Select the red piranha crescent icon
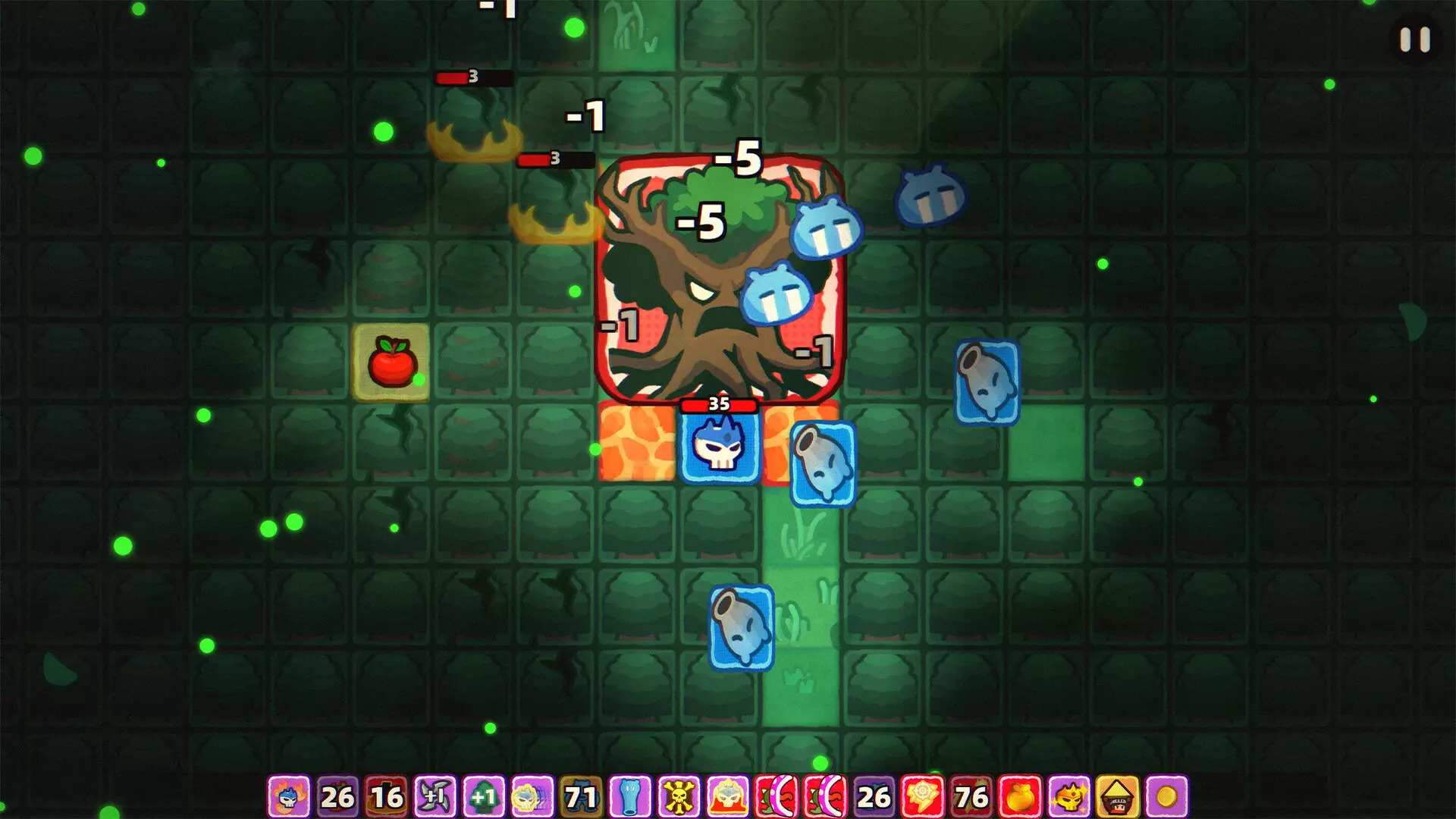Image resolution: width=1456 pixels, height=819 pixels. tap(775, 799)
